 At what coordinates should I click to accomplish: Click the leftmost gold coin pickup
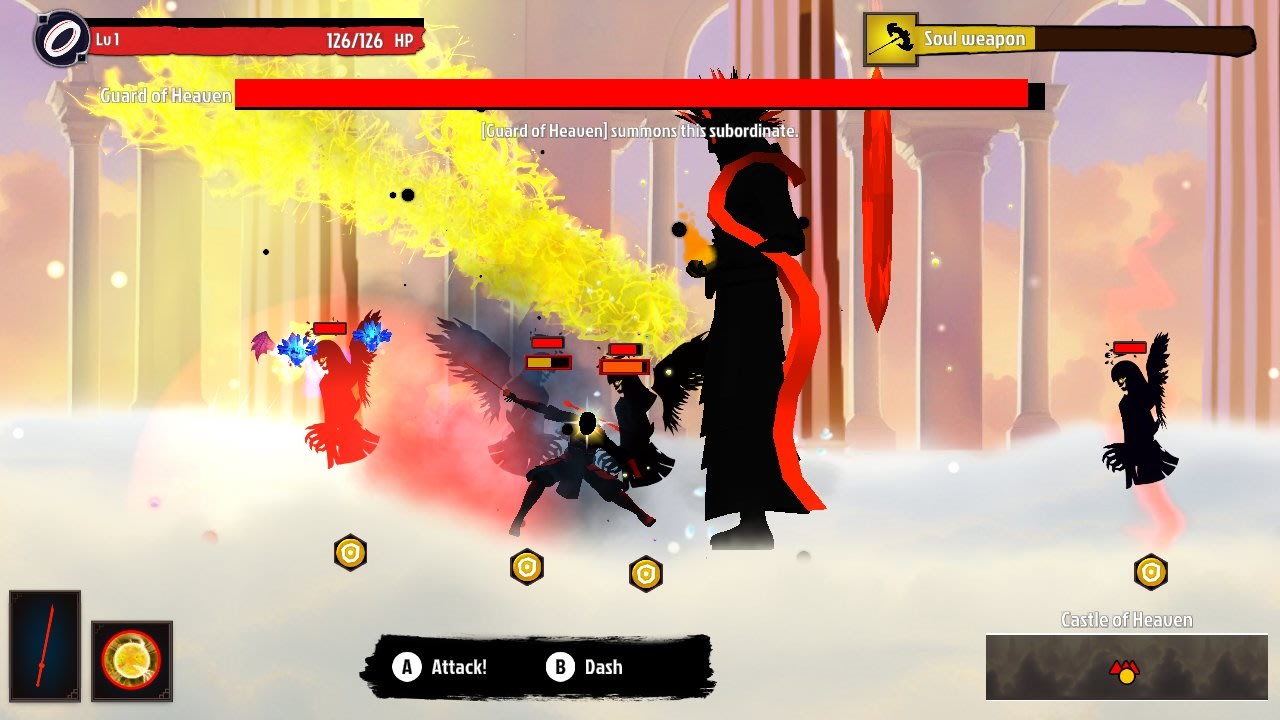tap(349, 551)
